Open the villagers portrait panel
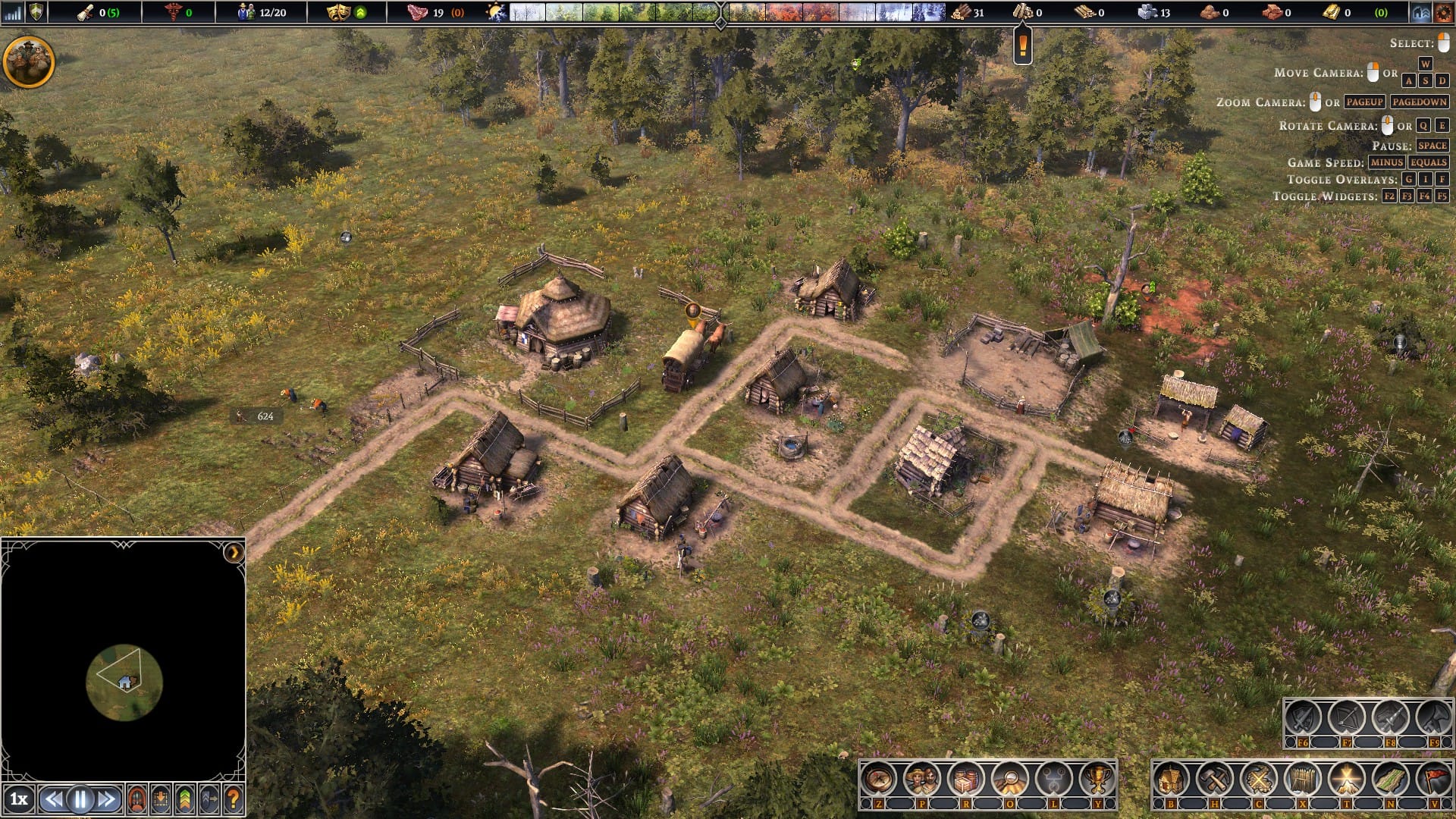Viewport: 1456px width, 819px height. (922, 779)
